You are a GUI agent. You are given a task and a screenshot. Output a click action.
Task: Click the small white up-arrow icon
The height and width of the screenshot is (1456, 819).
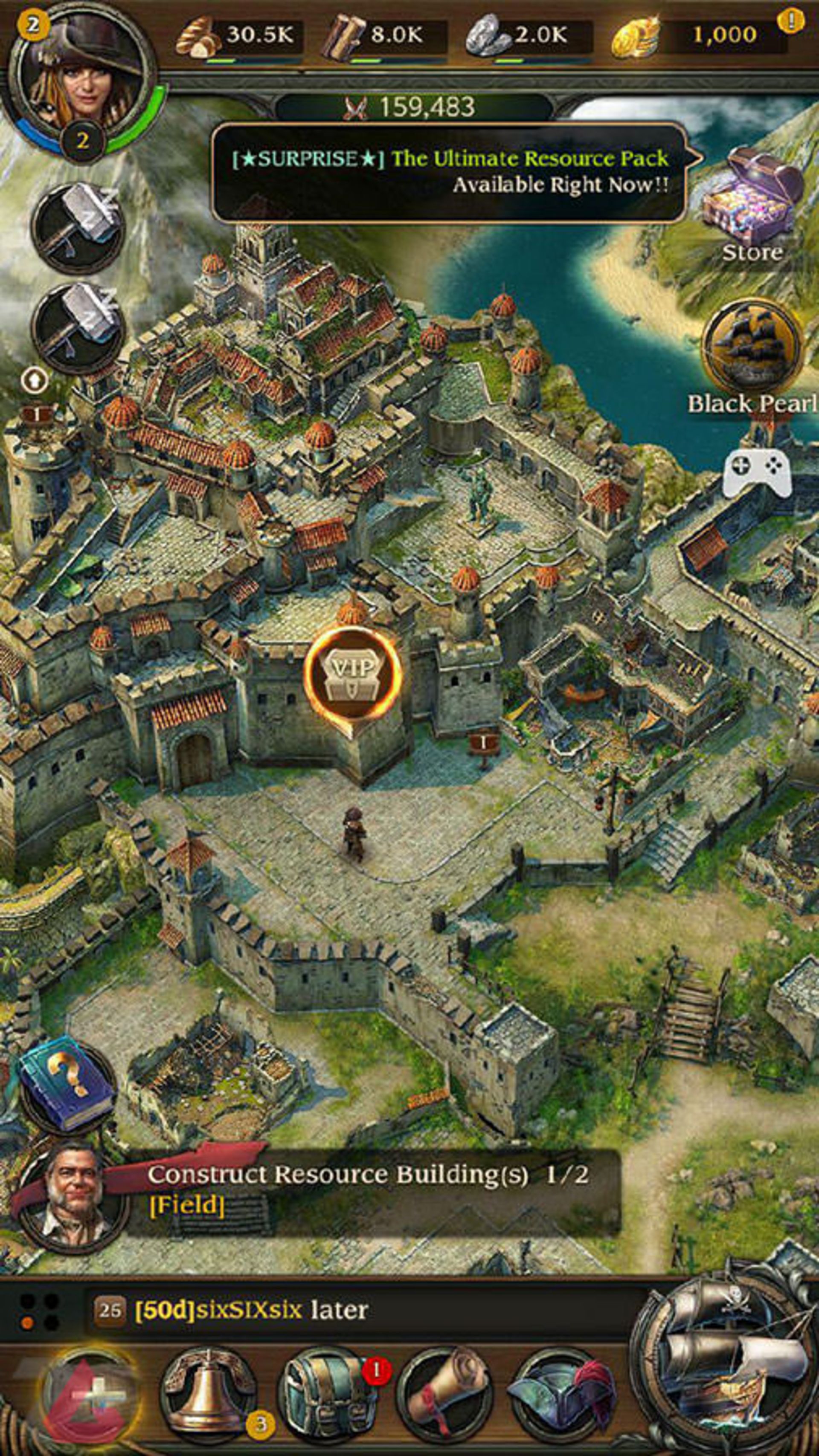pyautogui.click(x=35, y=382)
